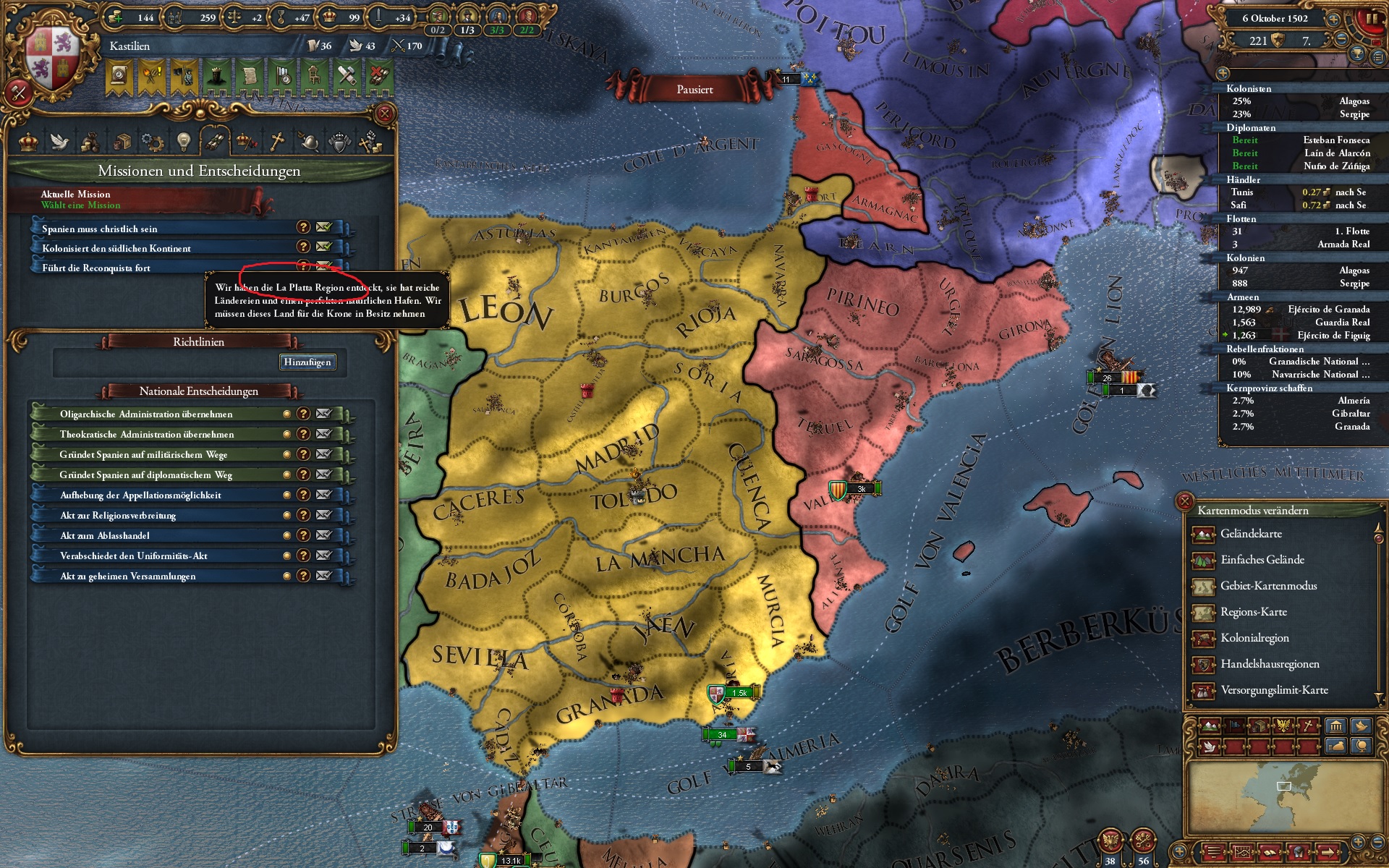
Task: Click the Hinzufügen button under Richtlinien
Action: pyautogui.click(x=308, y=362)
